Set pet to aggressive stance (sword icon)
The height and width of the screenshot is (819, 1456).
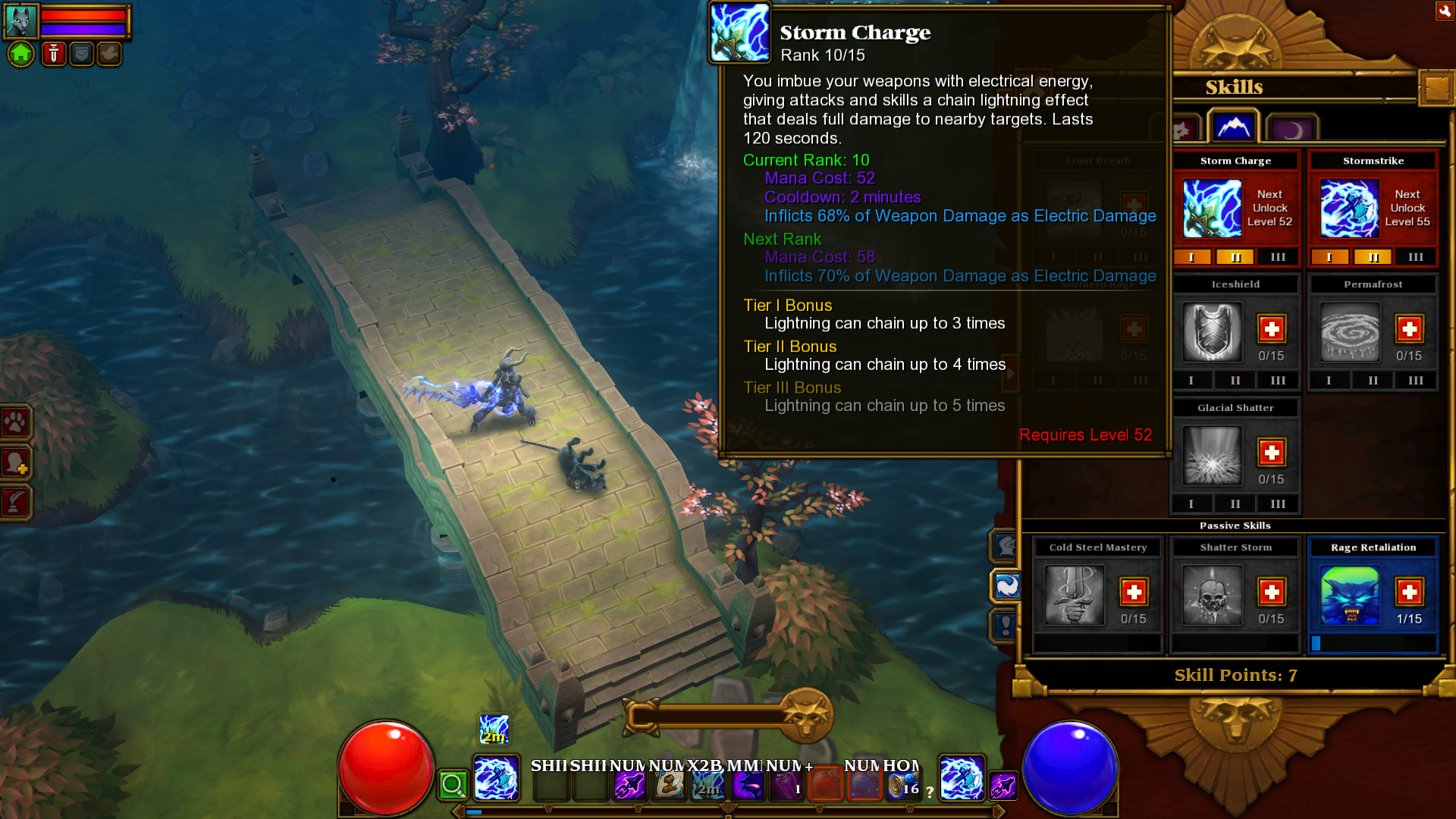tap(53, 54)
